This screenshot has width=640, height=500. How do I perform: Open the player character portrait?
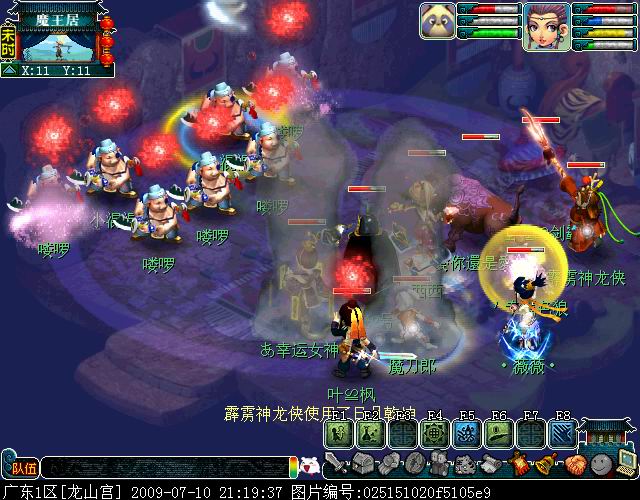pos(545,24)
